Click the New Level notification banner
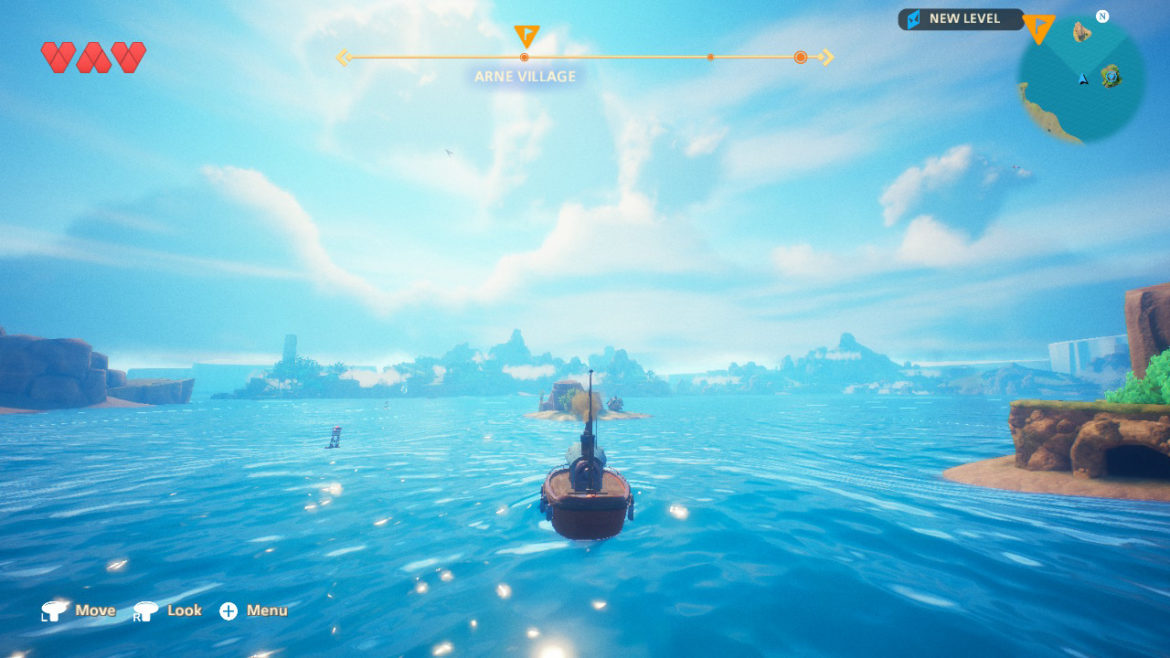 coord(960,19)
